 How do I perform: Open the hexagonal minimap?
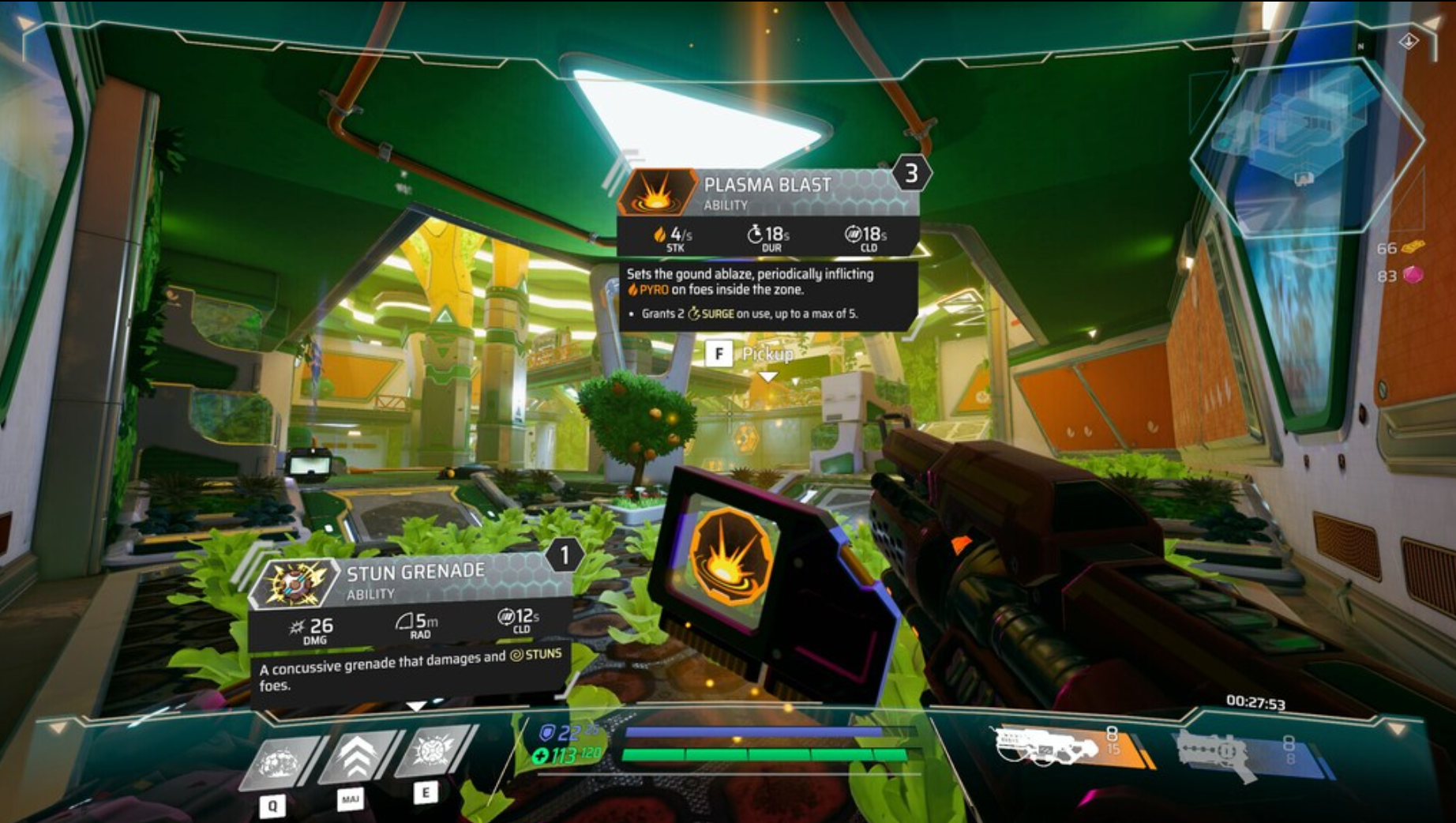tap(1305, 144)
